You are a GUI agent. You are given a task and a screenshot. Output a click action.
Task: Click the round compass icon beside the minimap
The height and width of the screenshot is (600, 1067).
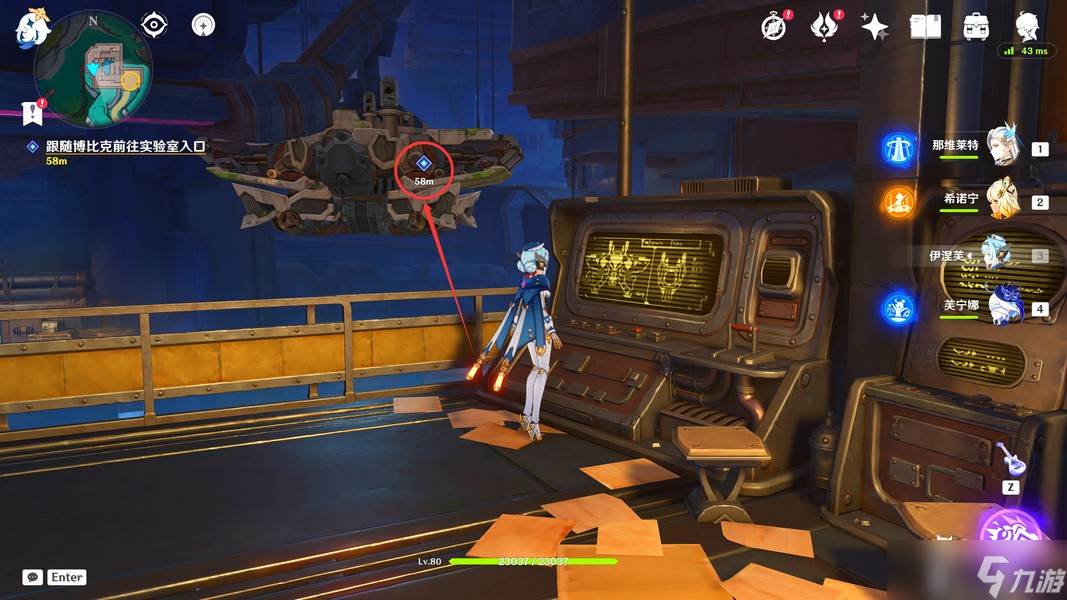click(x=204, y=24)
